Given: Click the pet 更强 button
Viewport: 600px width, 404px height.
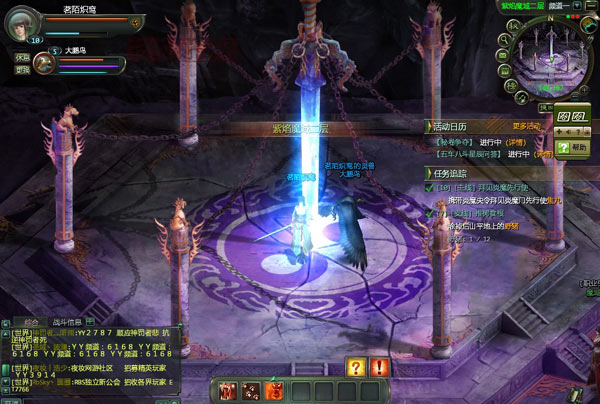Looking at the screenshot, I should tap(21, 70).
